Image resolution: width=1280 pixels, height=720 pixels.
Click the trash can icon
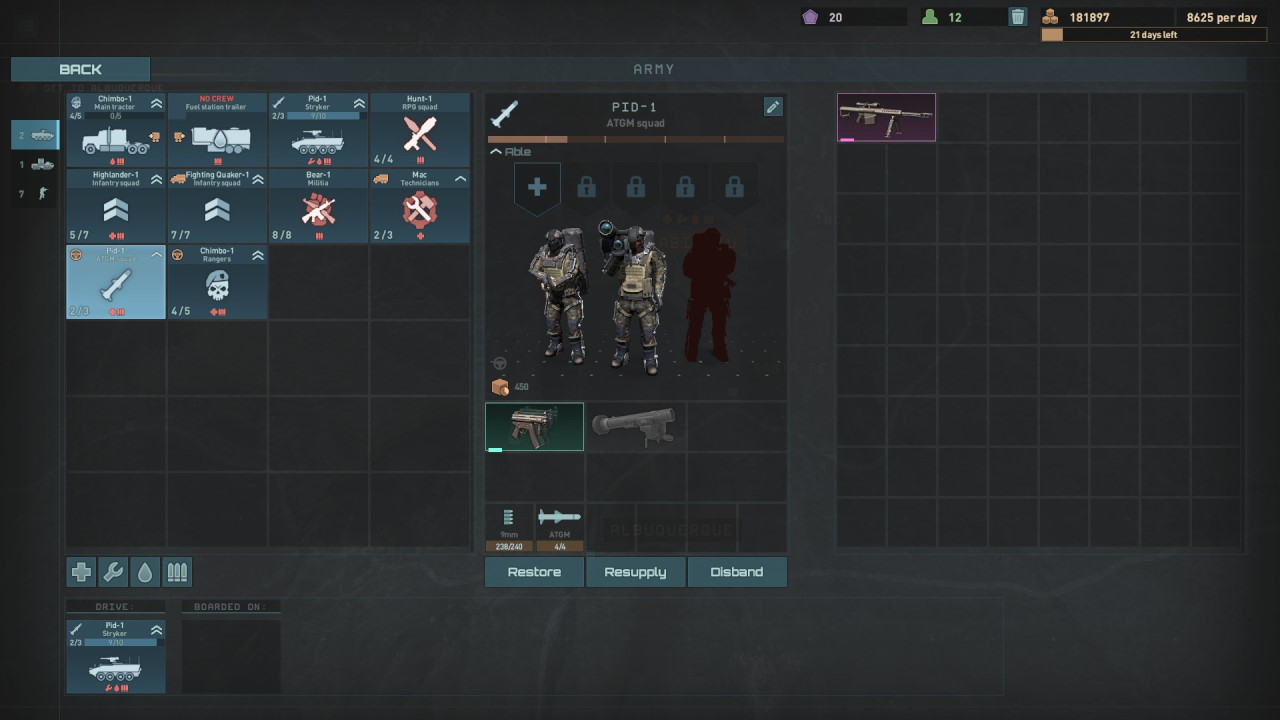(x=1017, y=17)
